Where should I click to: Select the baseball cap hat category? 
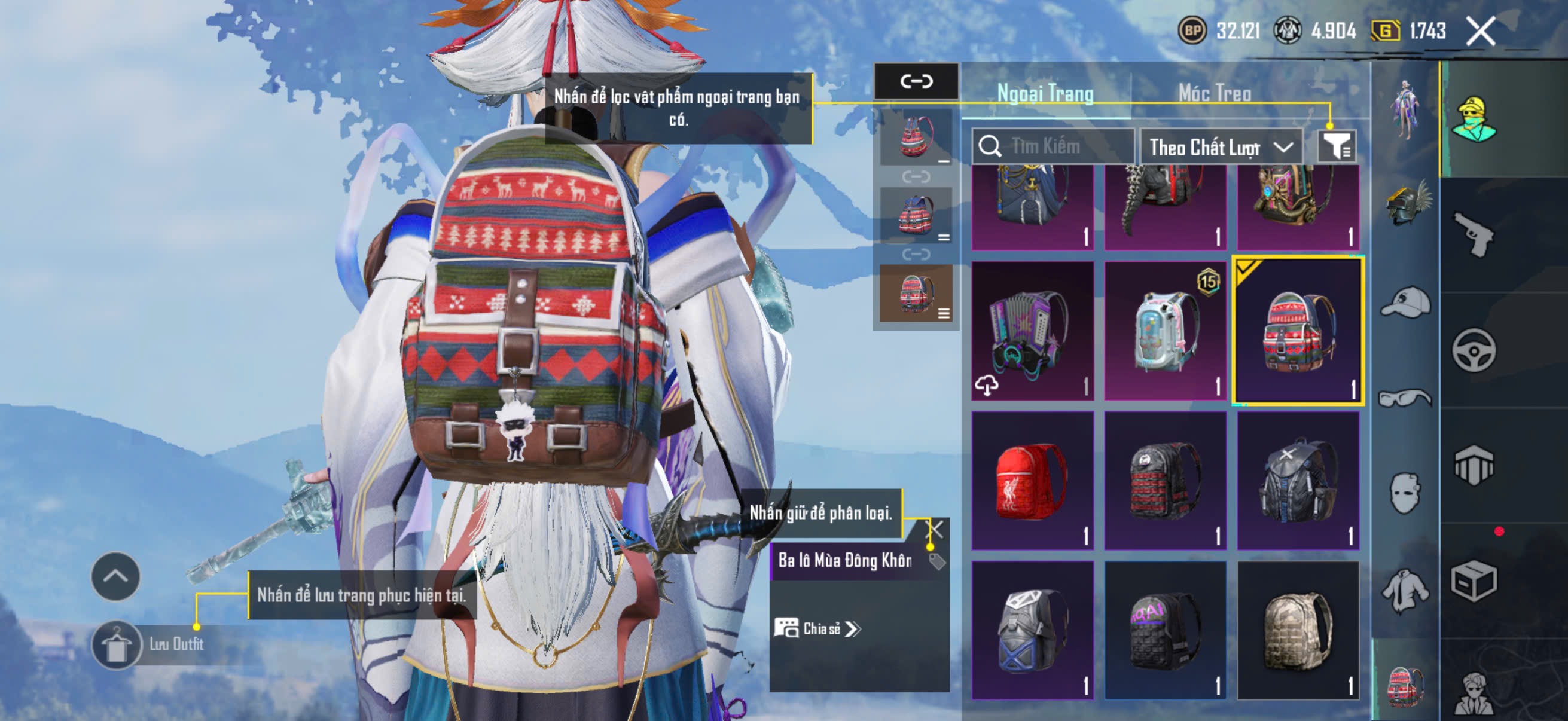coord(1406,302)
